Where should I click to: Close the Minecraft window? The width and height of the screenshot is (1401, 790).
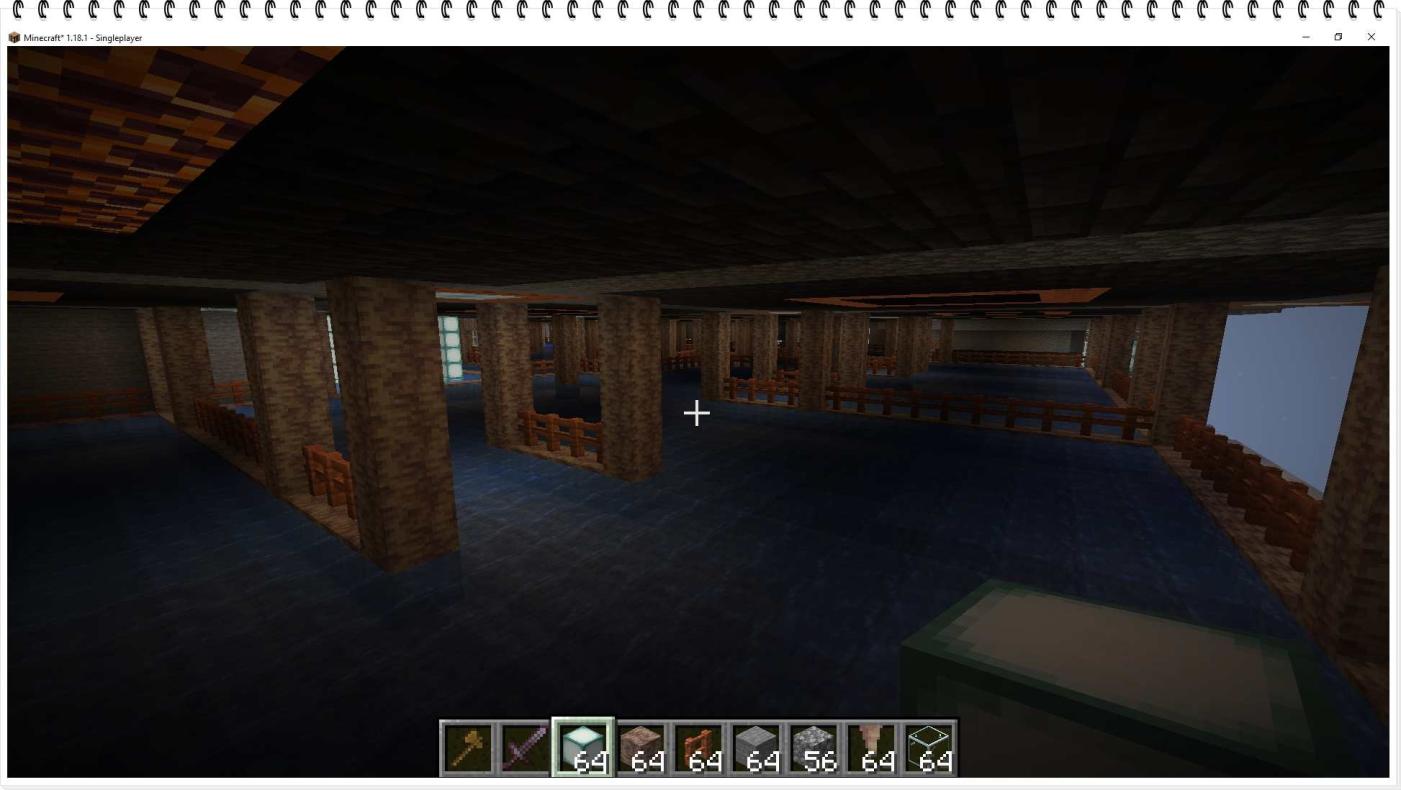click(1370, 37)
